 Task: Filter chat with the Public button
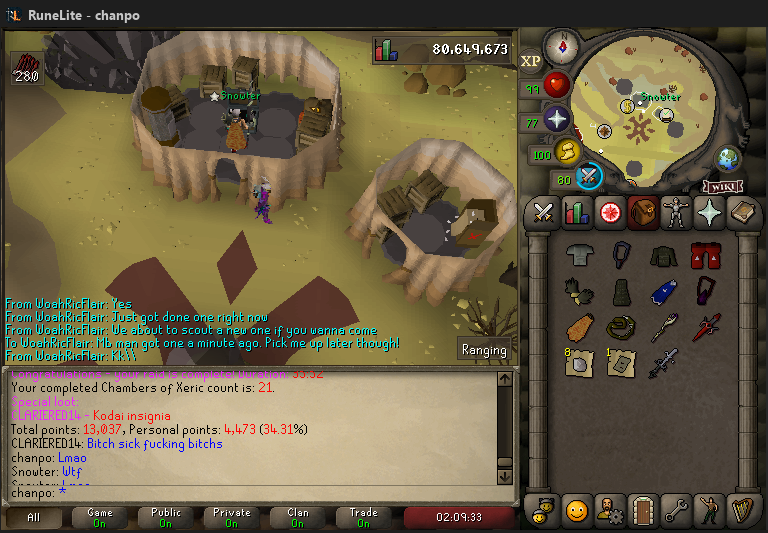(166, 517)
